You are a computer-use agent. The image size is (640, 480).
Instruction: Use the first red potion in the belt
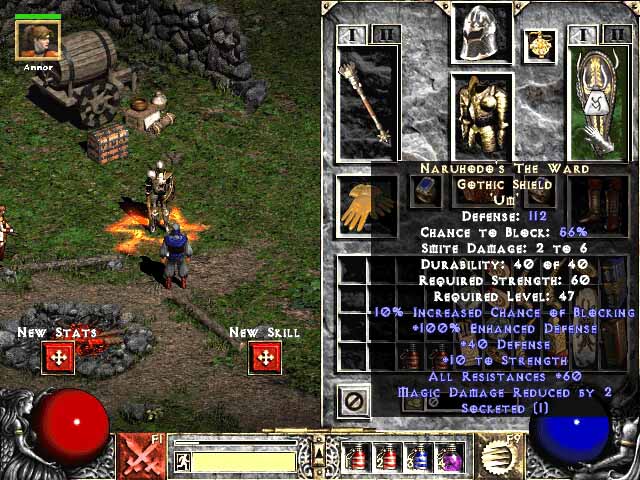[359, 458]
